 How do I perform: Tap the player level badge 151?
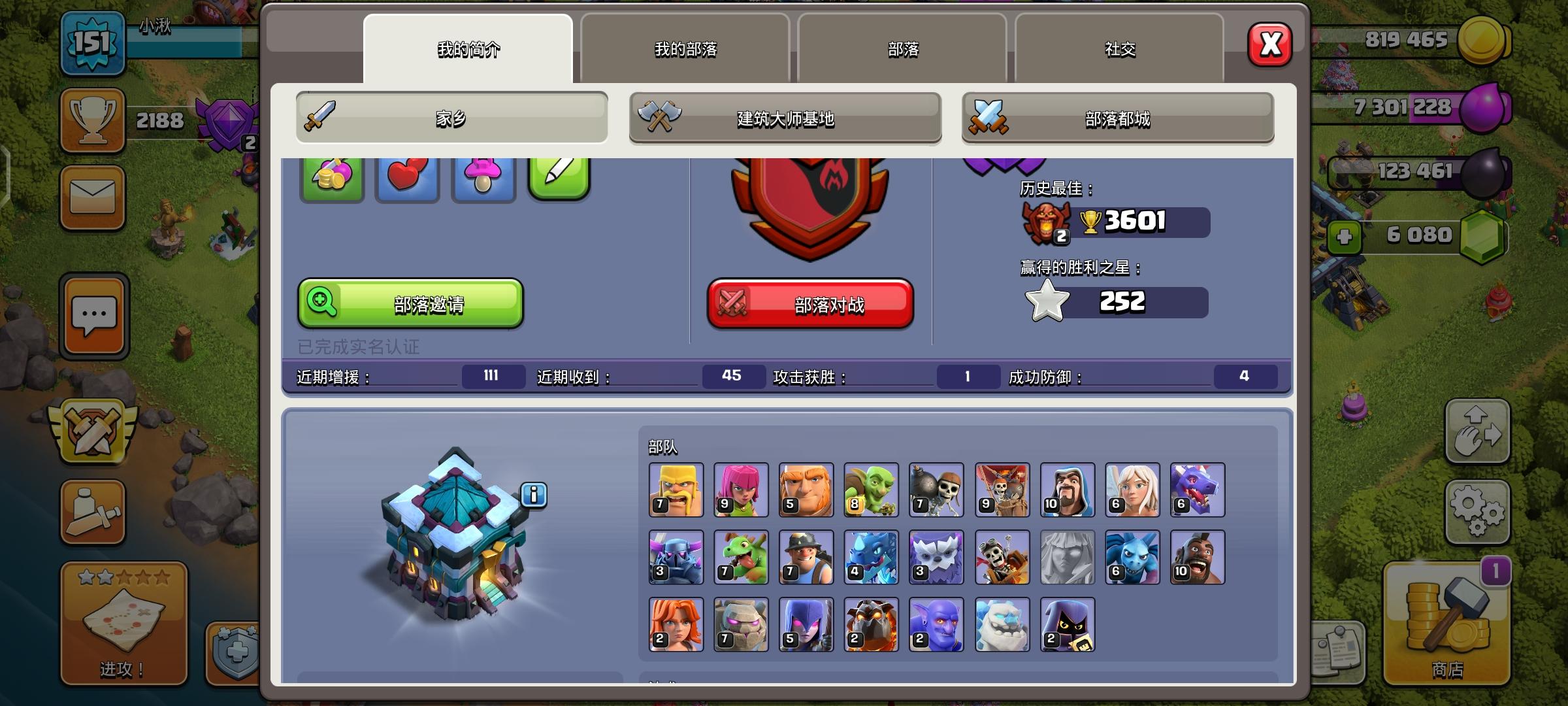[91, 42]
